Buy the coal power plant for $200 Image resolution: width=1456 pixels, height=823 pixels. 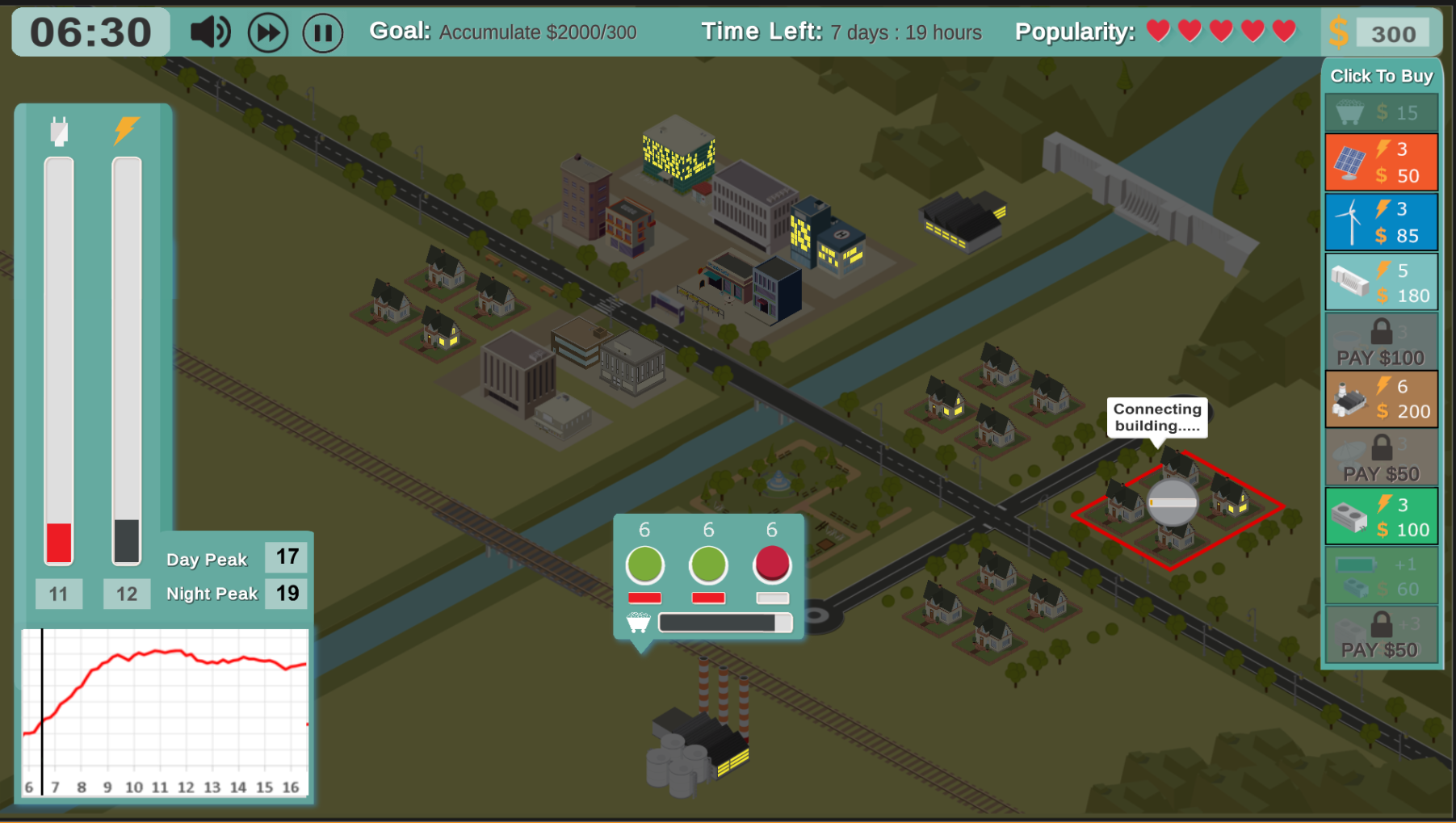1380,399
